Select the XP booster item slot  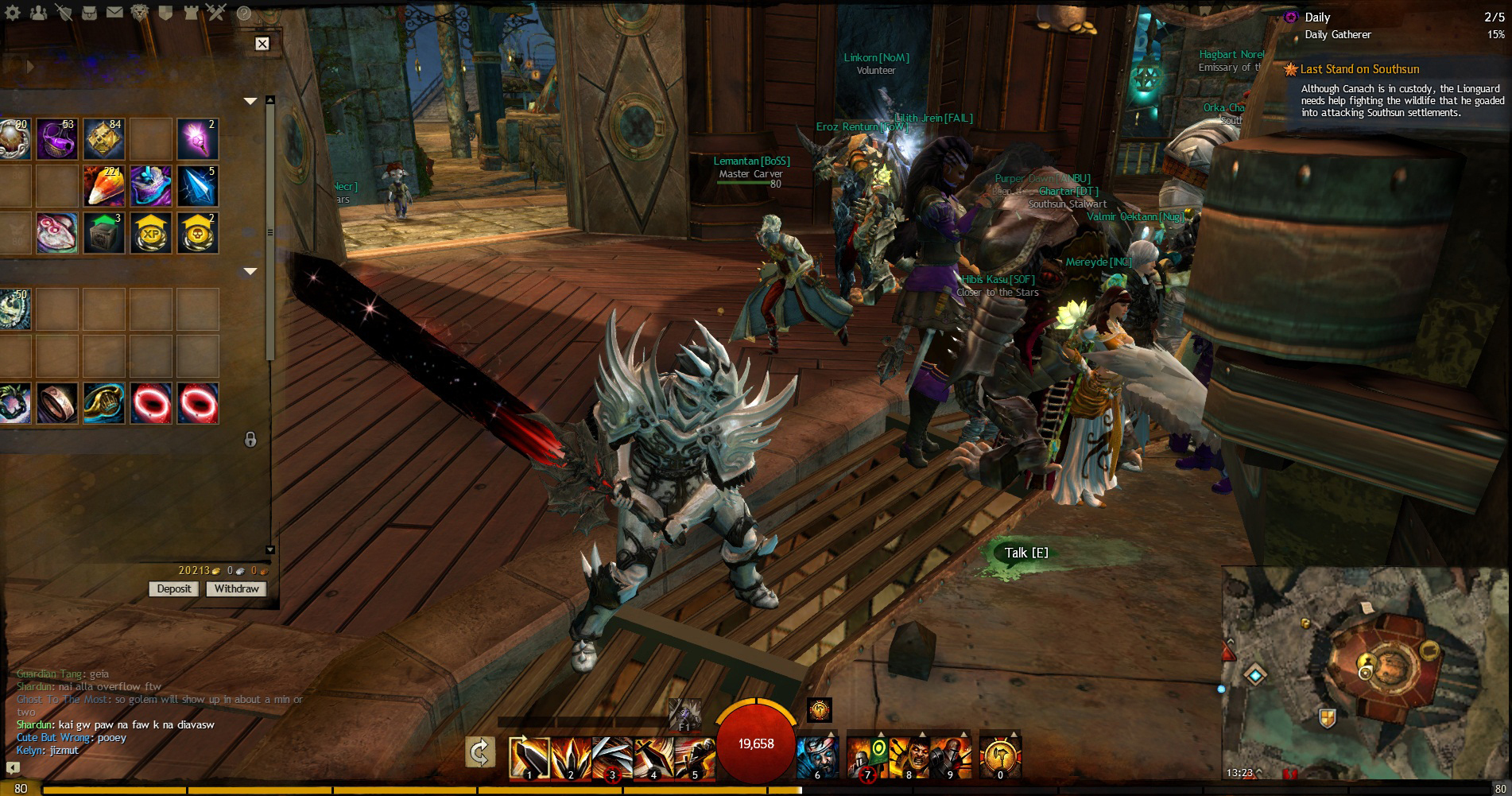point(151,232)
